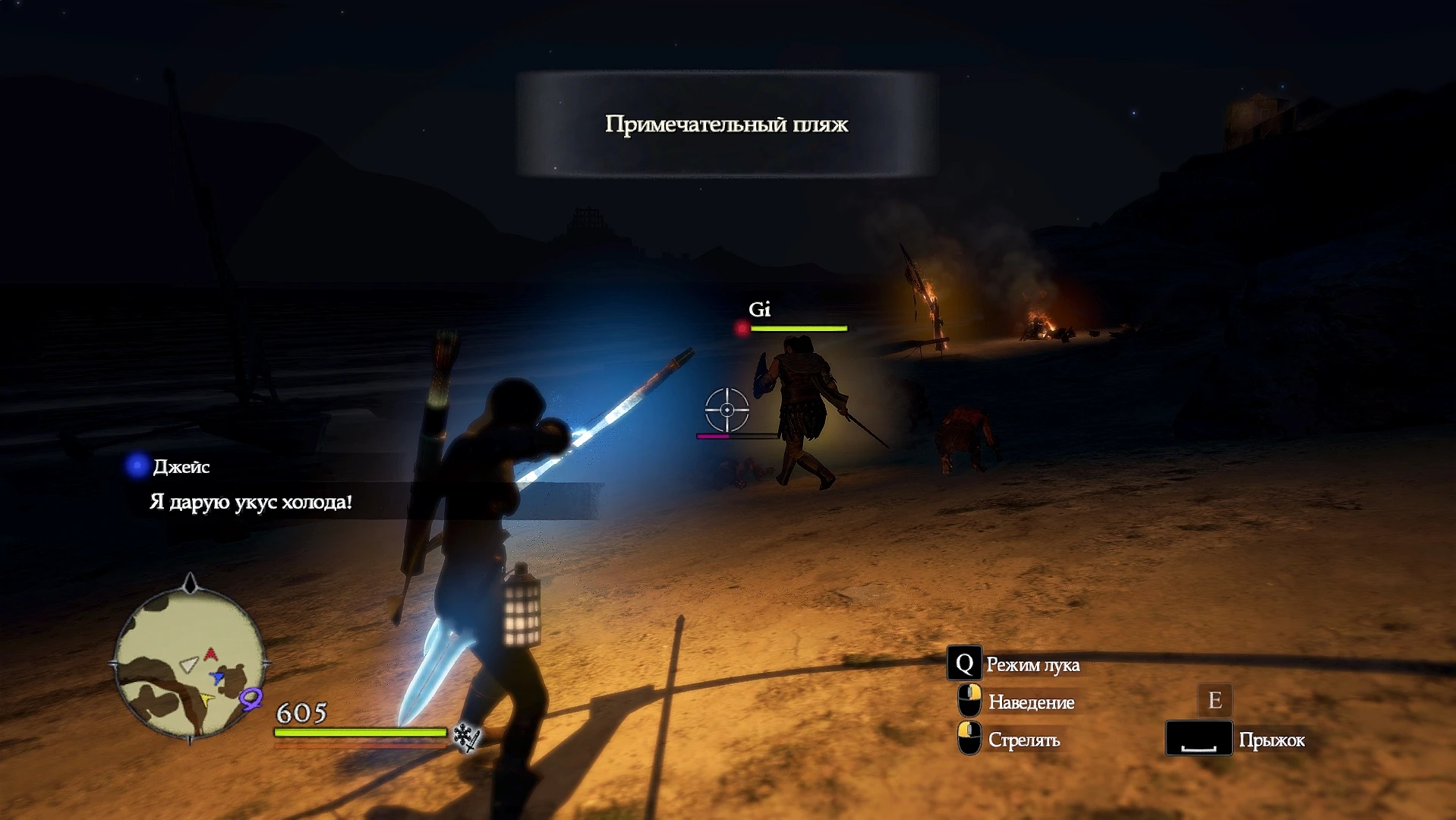
Task: Click the red player arrow on the minimap
Action: [210, 654]
